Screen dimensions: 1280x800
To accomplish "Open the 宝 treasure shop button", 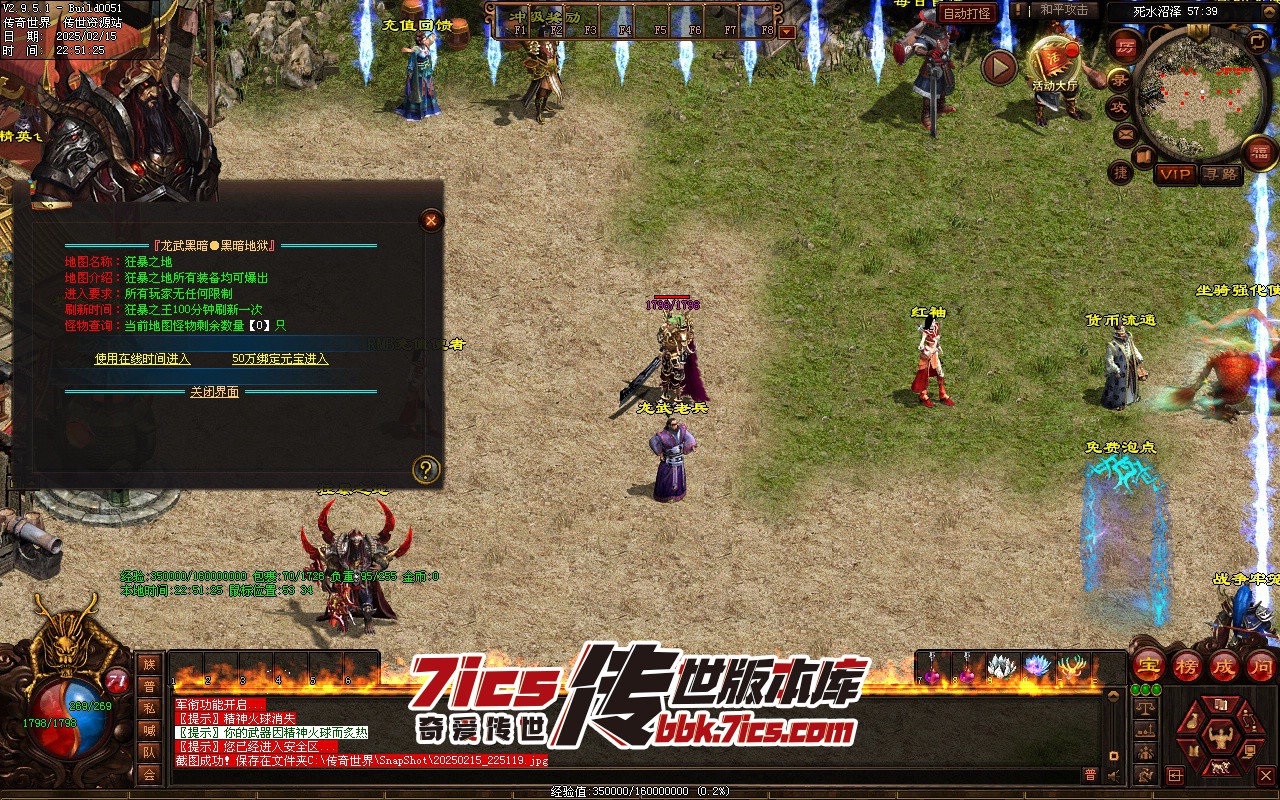I will [x=1148, y=666].
